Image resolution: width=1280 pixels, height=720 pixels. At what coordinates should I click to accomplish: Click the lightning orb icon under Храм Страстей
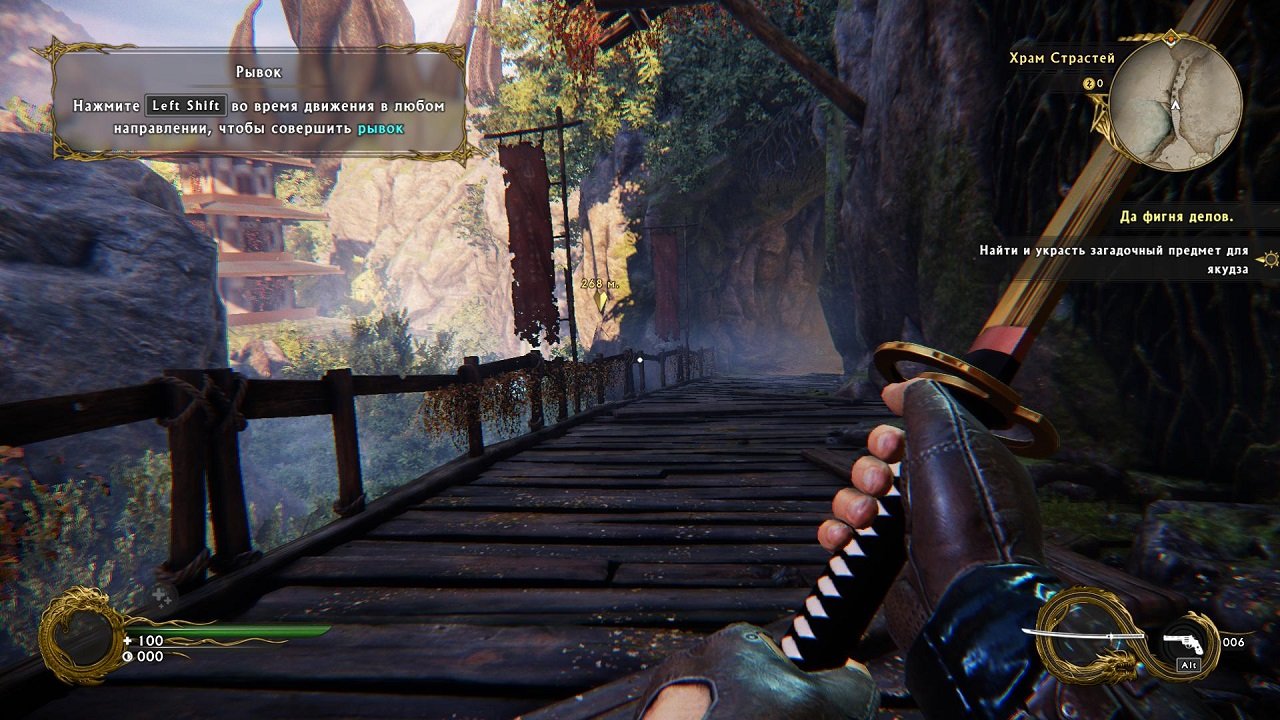click(x=1090, y=83)
